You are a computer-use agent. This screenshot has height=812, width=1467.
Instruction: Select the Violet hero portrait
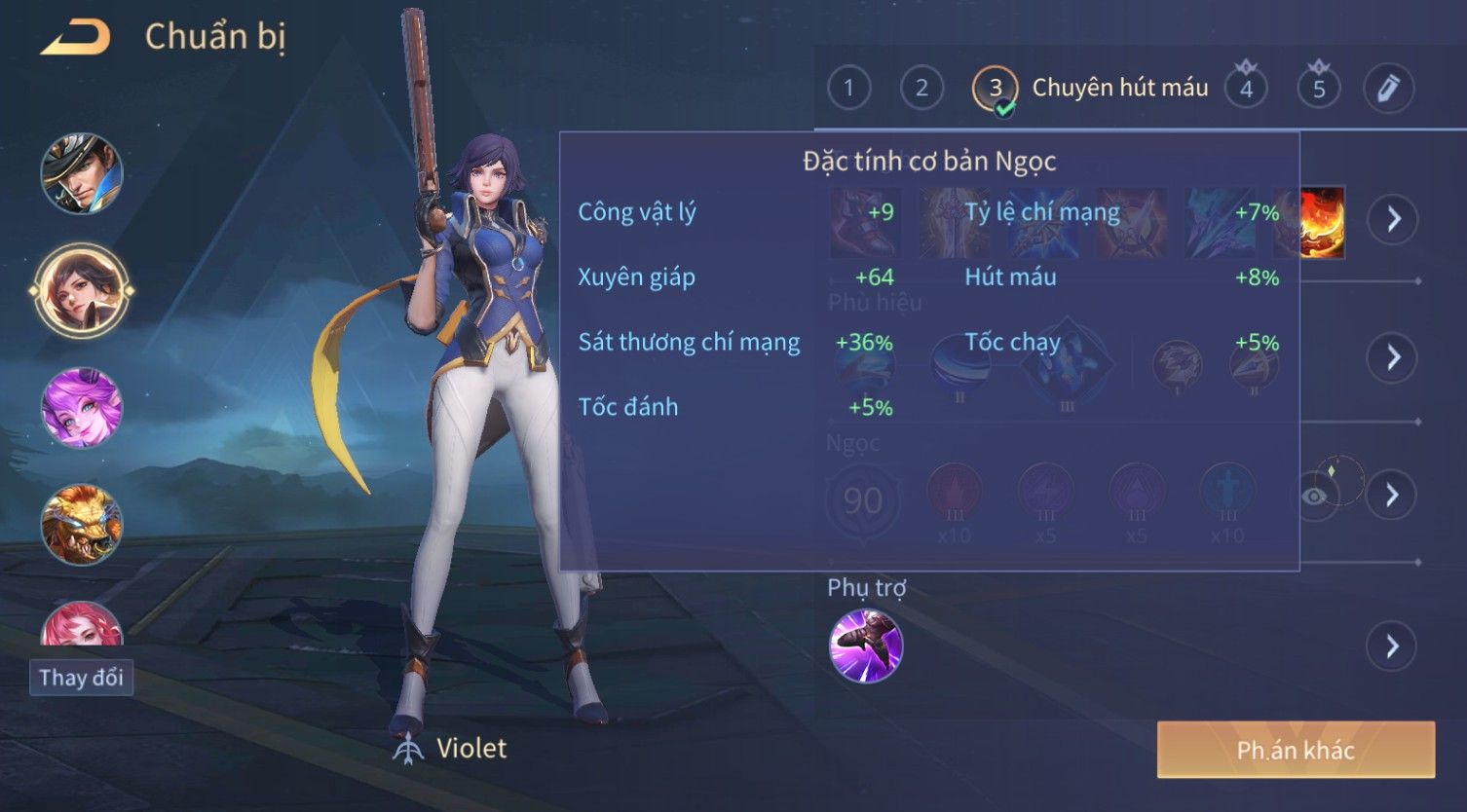82,290
